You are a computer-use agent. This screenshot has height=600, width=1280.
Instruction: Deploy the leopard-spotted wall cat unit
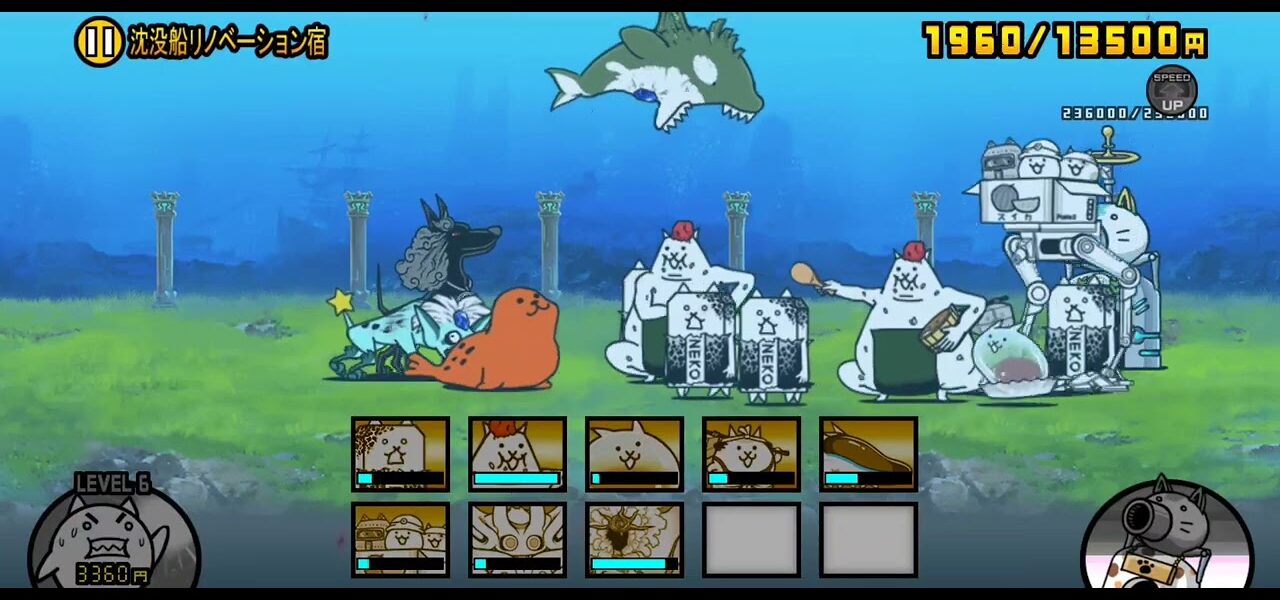coord(400,454)
